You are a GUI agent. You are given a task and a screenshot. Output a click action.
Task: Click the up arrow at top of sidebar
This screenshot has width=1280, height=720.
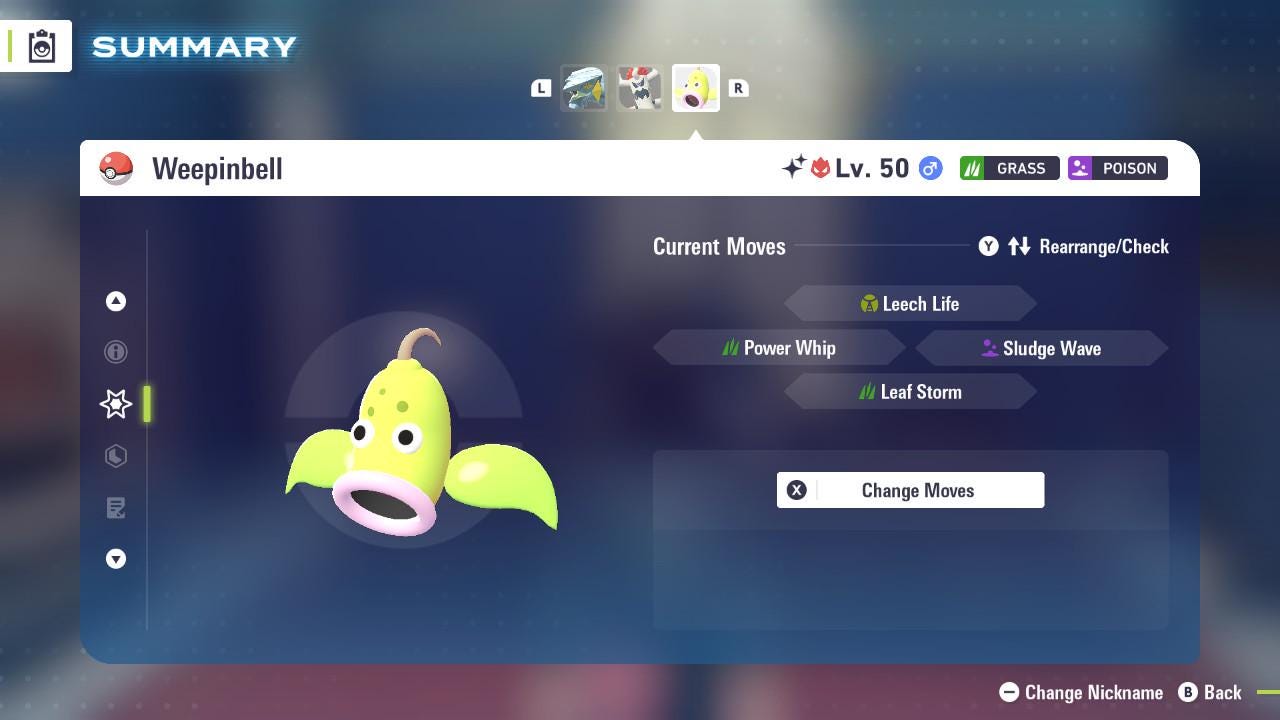click(116, 301)
